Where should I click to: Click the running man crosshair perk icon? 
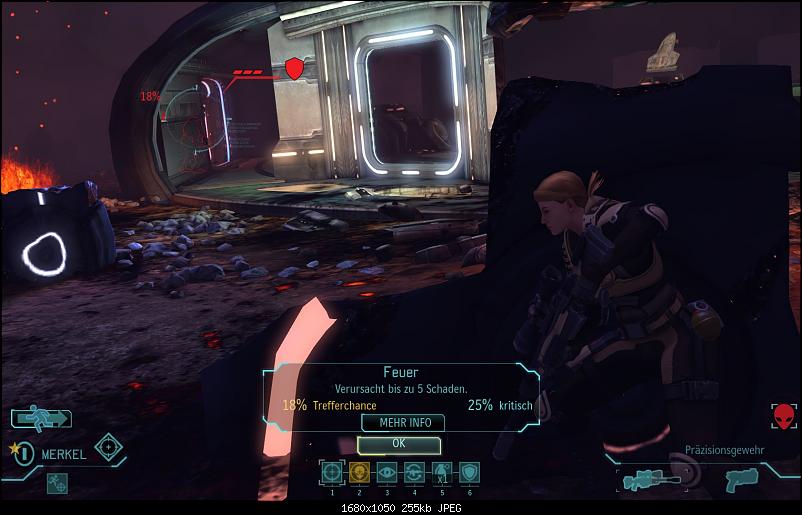tap(57, 482)
